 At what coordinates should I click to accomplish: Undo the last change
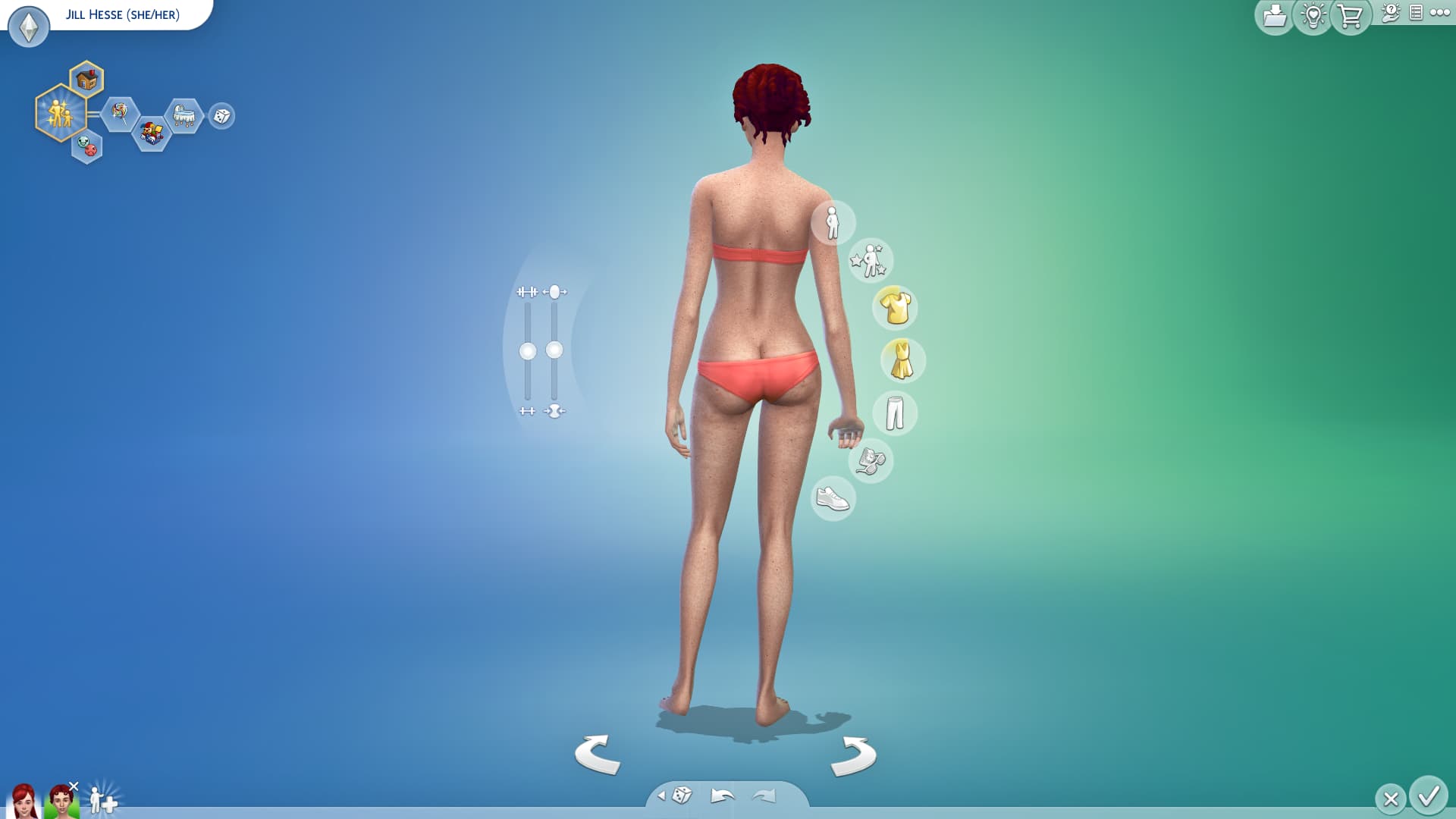pyautogui.click(x=722, y=795)
